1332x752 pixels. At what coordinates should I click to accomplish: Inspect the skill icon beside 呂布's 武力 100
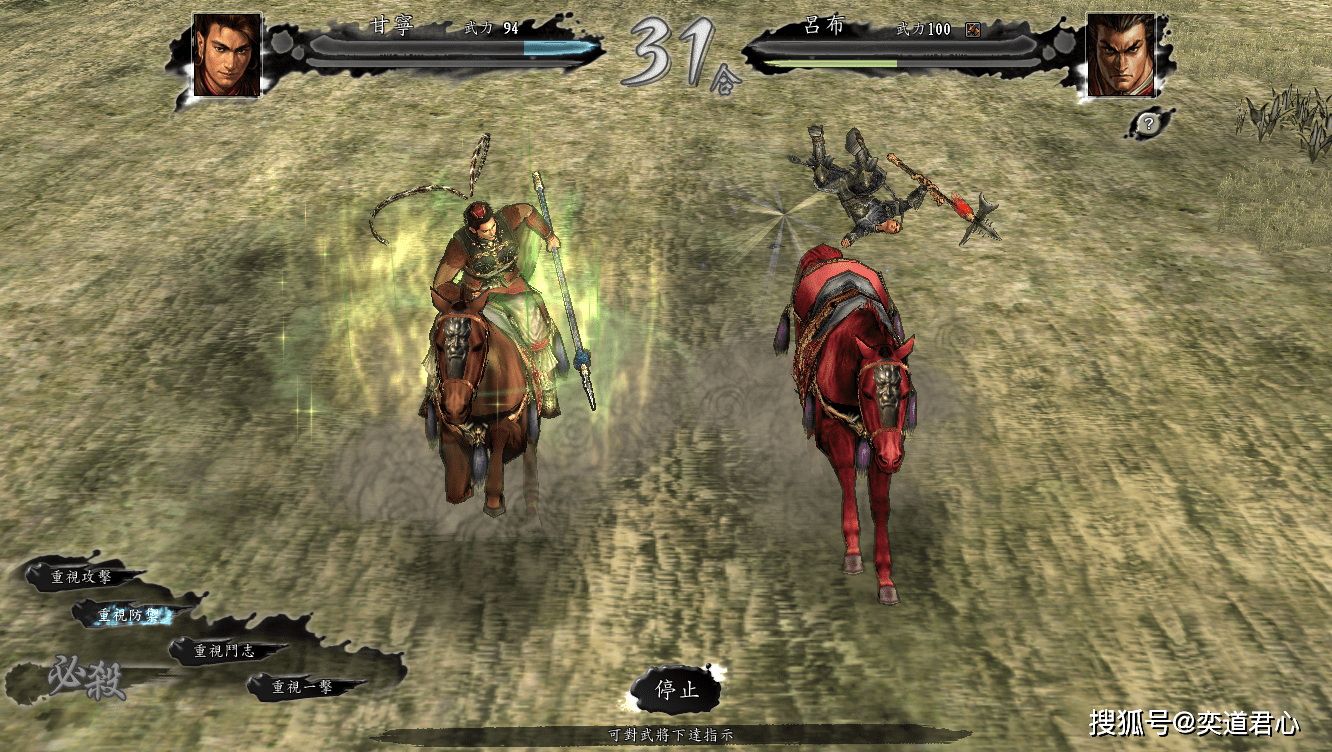coord(972,30)
